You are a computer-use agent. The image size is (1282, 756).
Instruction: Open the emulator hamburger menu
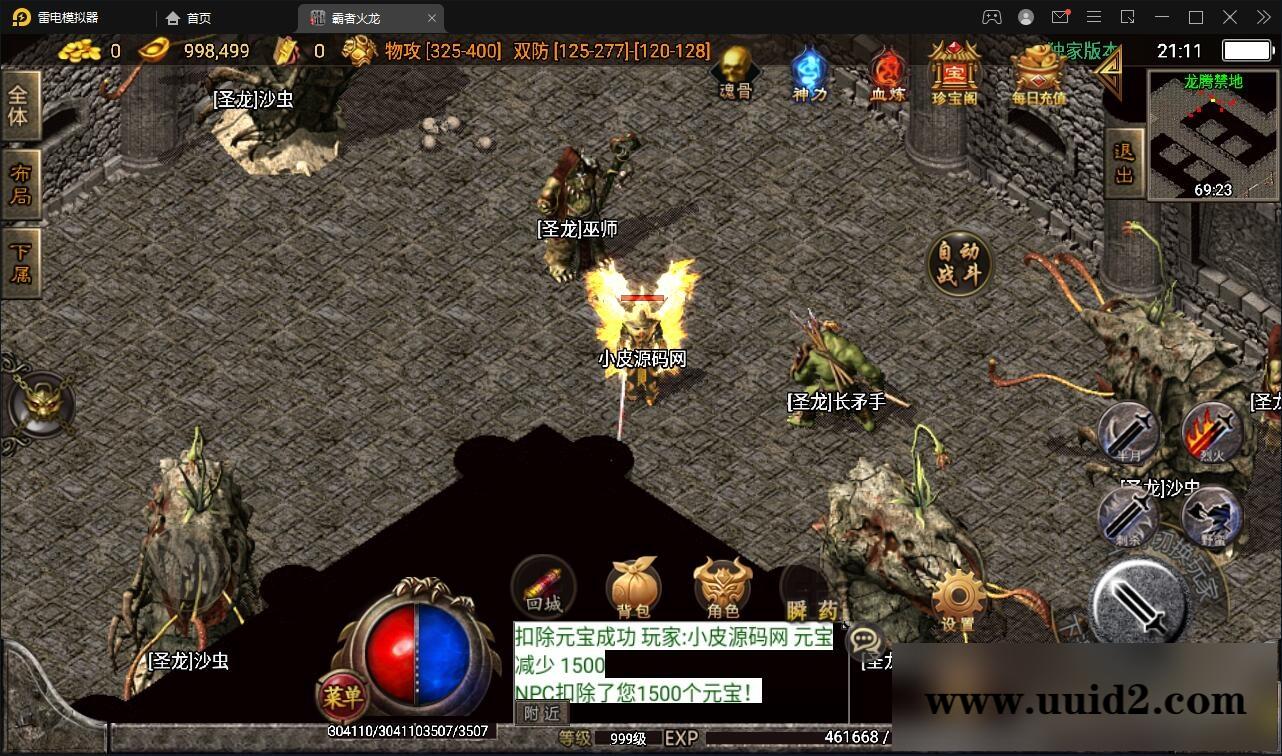1094,17
